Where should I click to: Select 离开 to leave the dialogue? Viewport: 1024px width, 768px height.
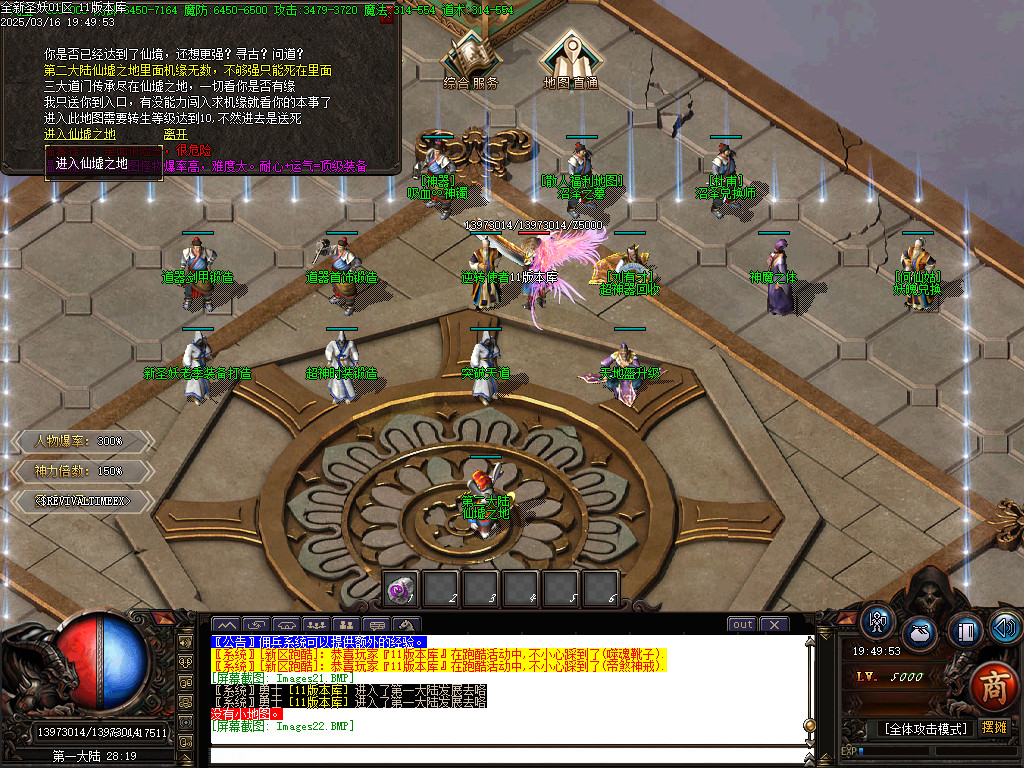pyautogui.click(x=175, y=133)
